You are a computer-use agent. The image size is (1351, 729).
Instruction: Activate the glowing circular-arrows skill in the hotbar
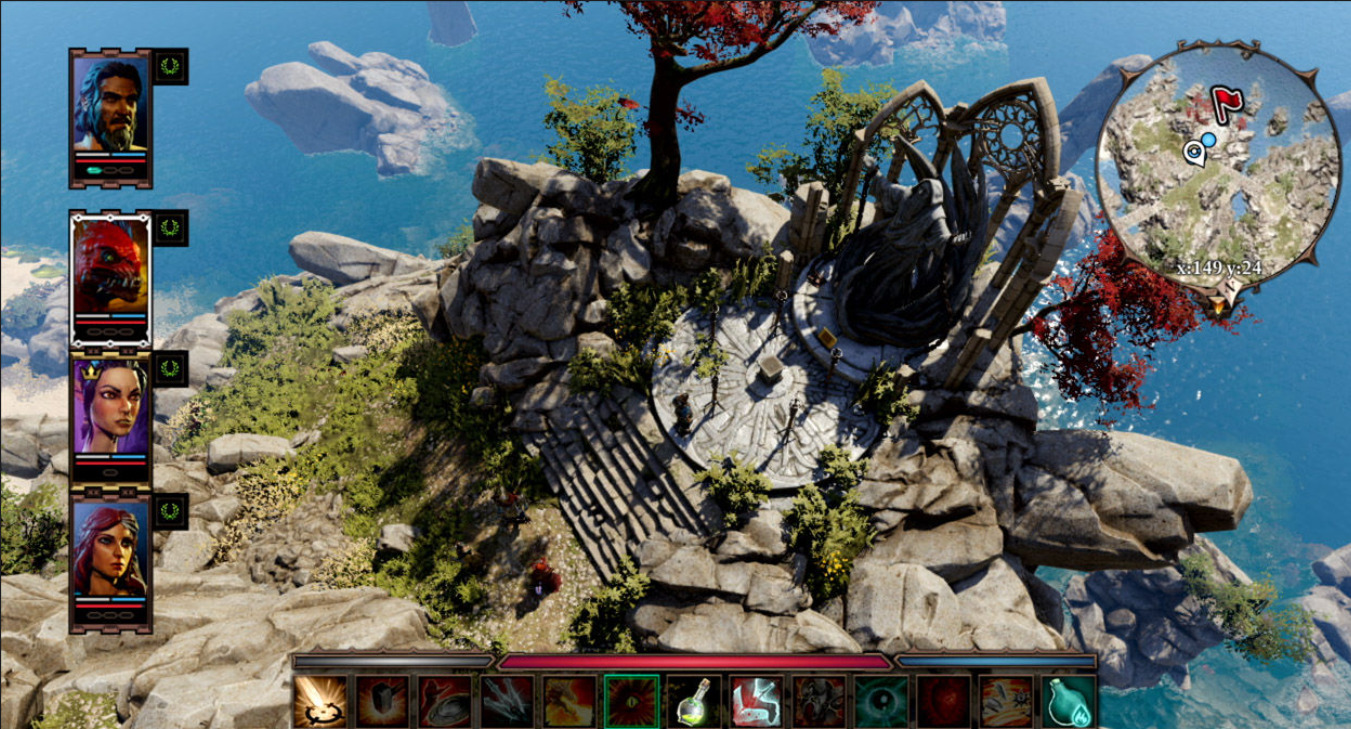coord(321,702)
